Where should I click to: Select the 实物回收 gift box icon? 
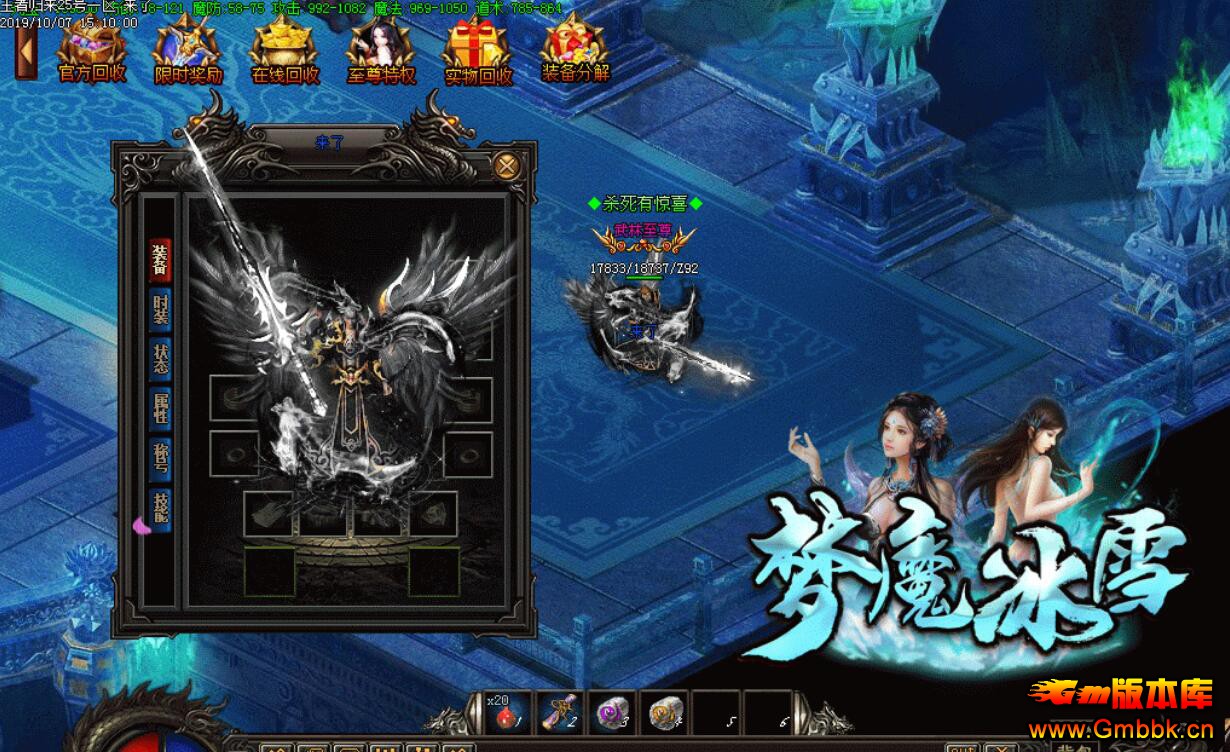click(478, 52)
